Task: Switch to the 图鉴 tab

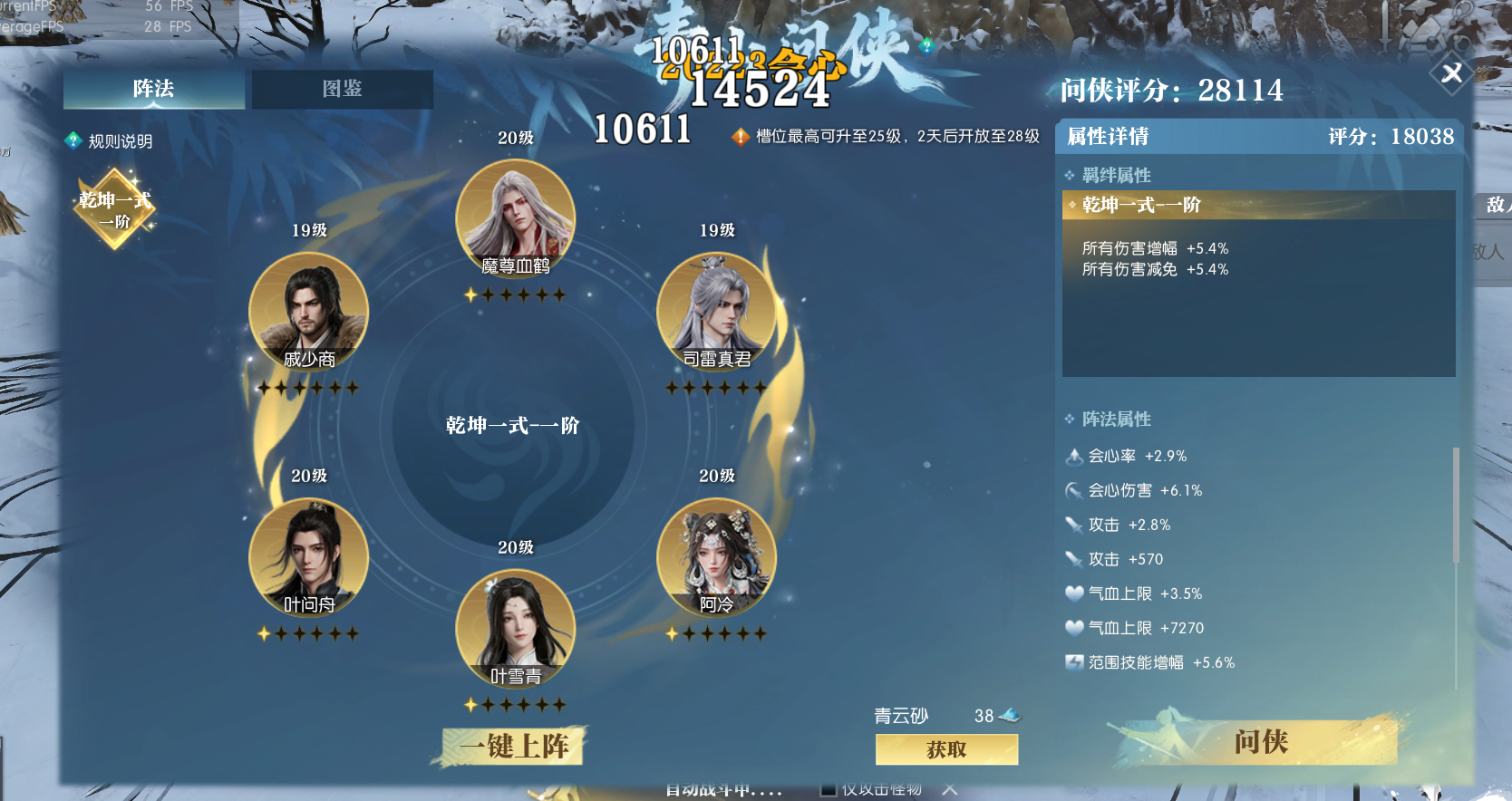Action: pos(344,90)
